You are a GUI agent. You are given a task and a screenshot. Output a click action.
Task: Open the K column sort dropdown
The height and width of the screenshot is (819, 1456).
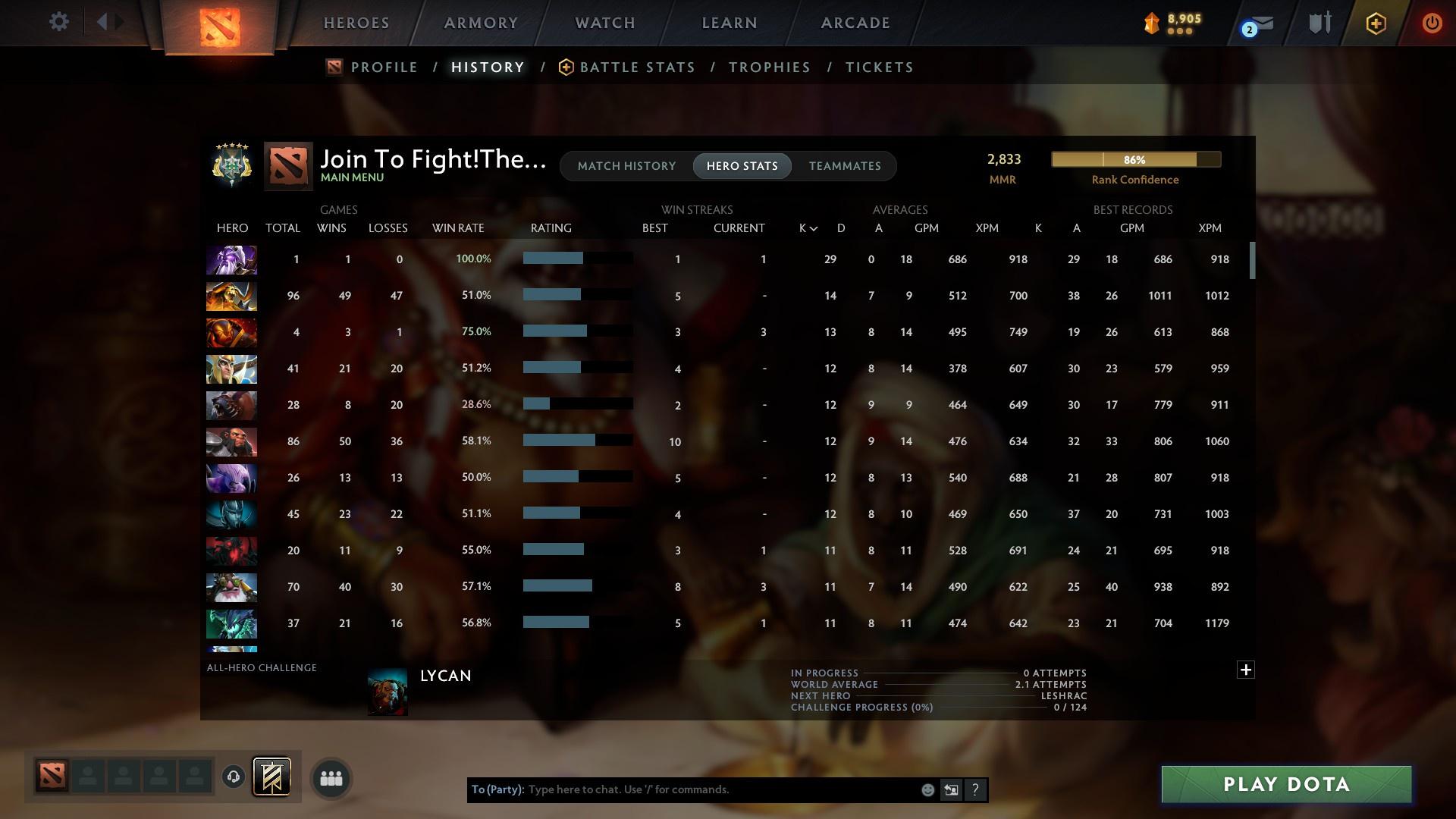[806, 227]
